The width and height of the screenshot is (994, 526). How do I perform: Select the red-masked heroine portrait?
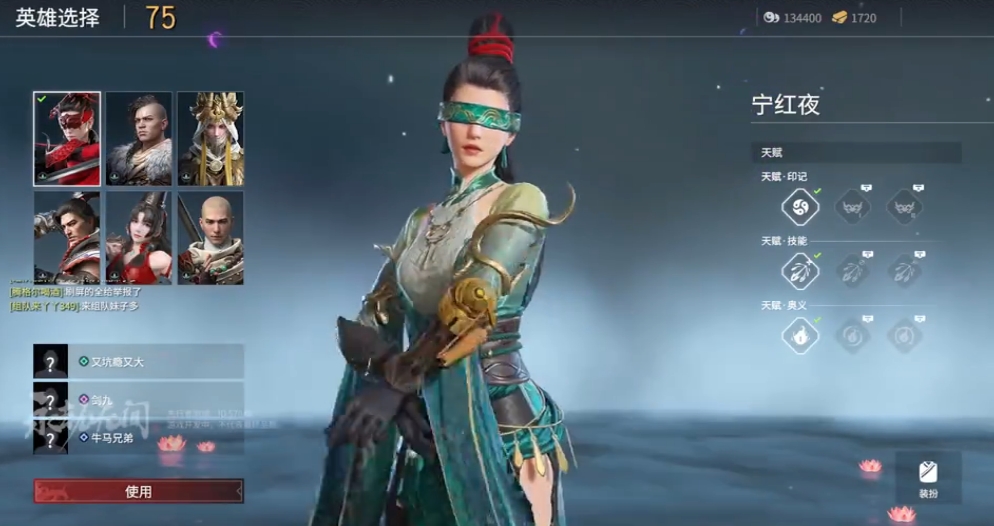coord(67,138)
